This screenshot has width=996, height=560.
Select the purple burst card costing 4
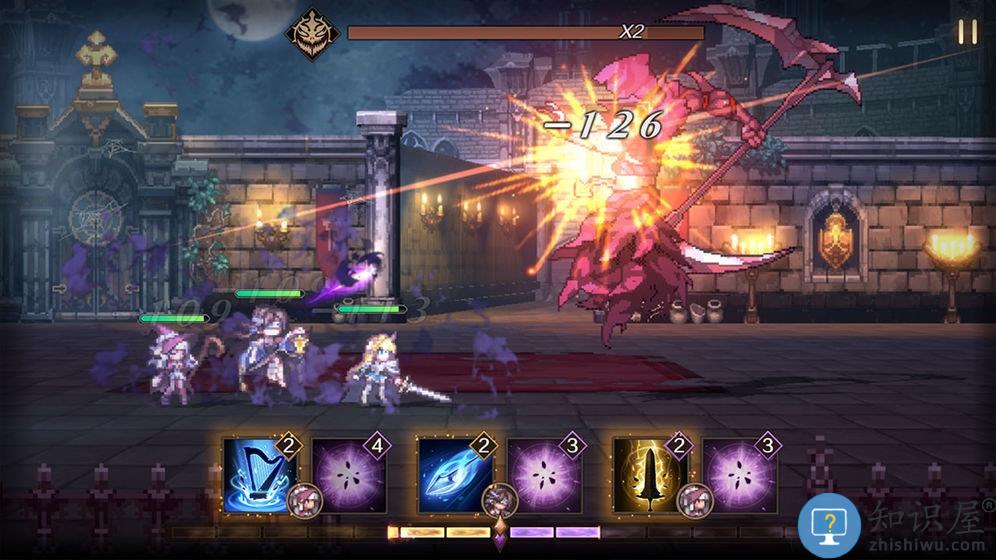point(349,474)
